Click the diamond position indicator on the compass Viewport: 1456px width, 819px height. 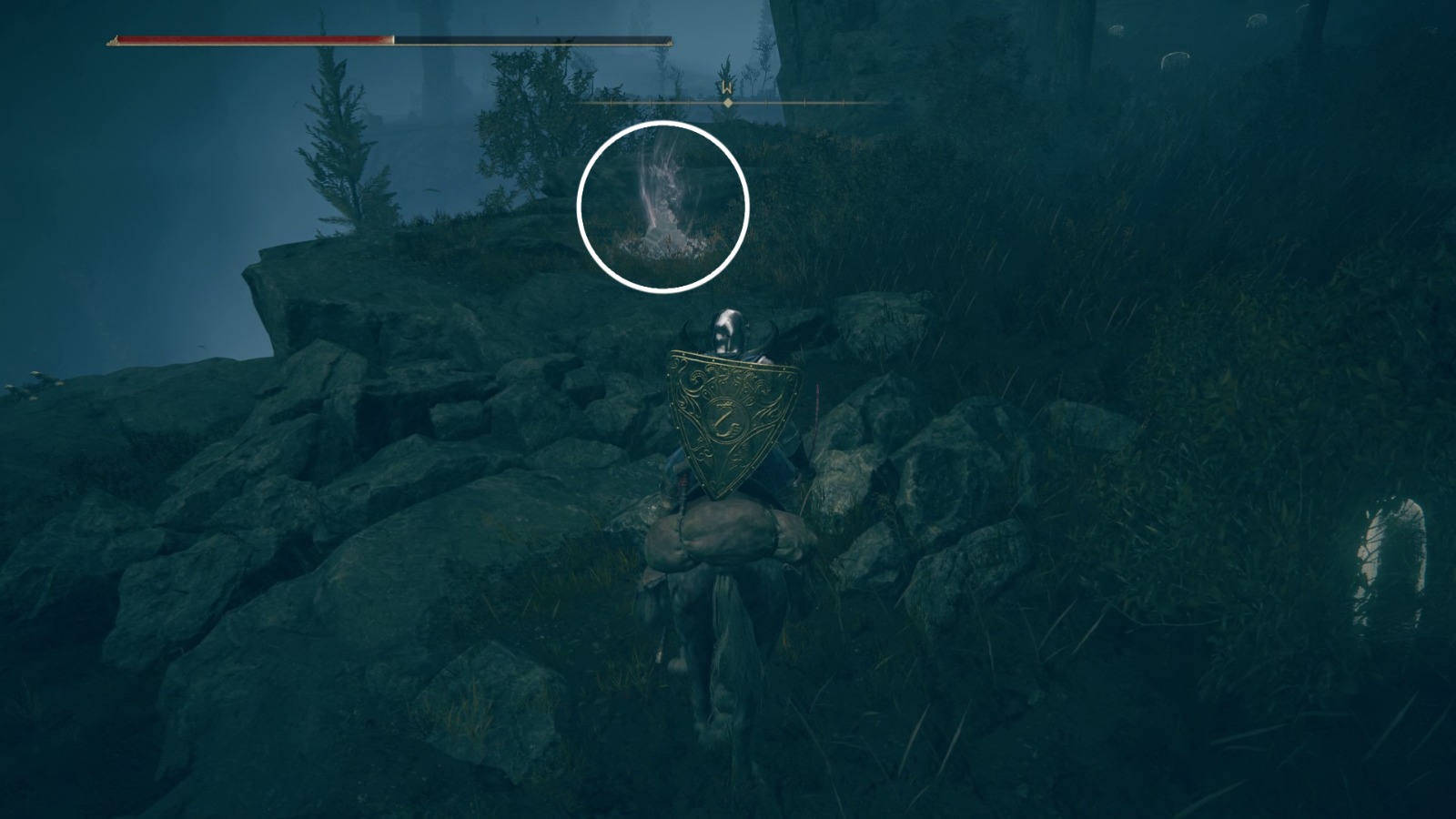click(726, 104)
